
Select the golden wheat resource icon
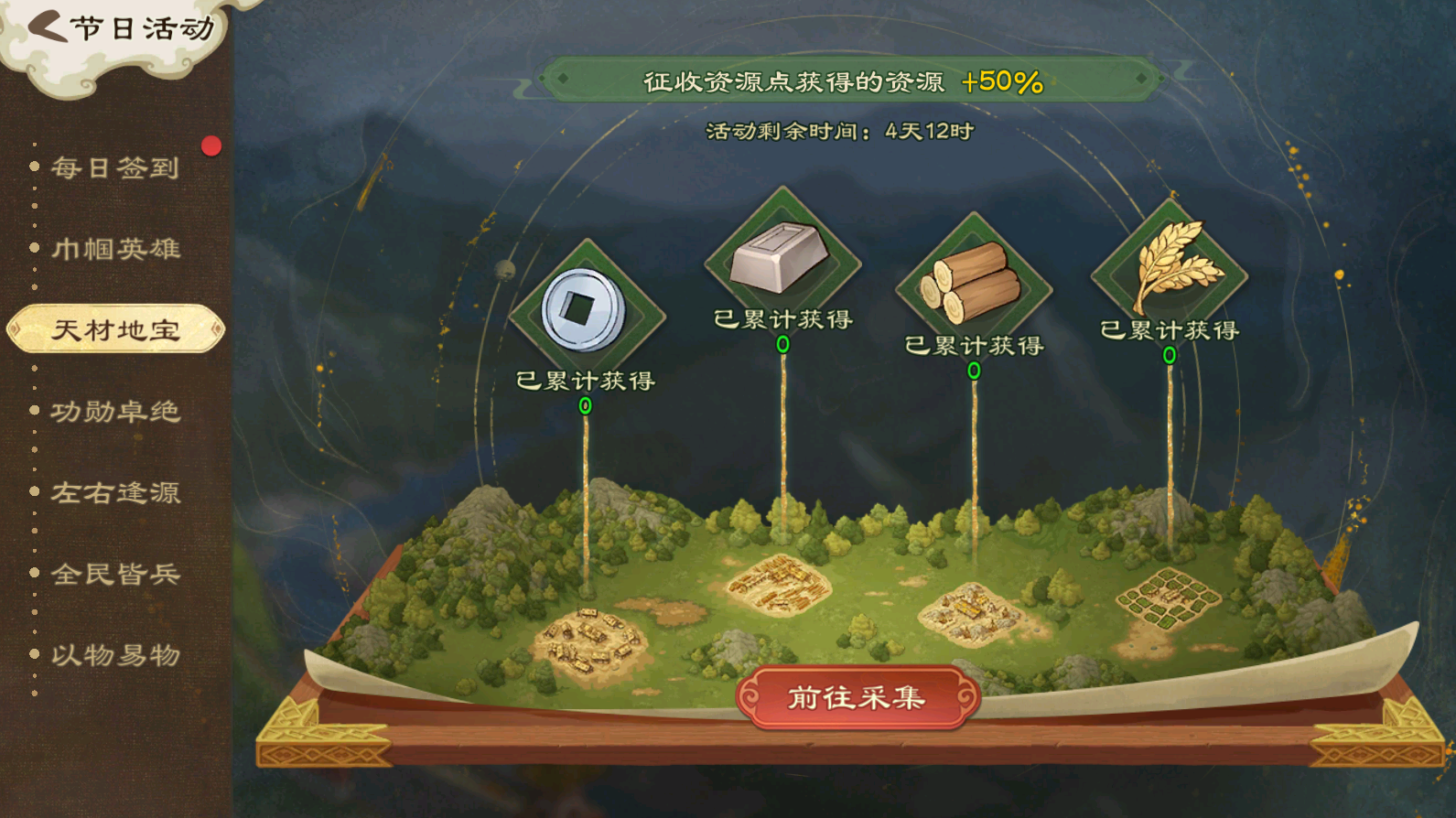point(1170,266)
